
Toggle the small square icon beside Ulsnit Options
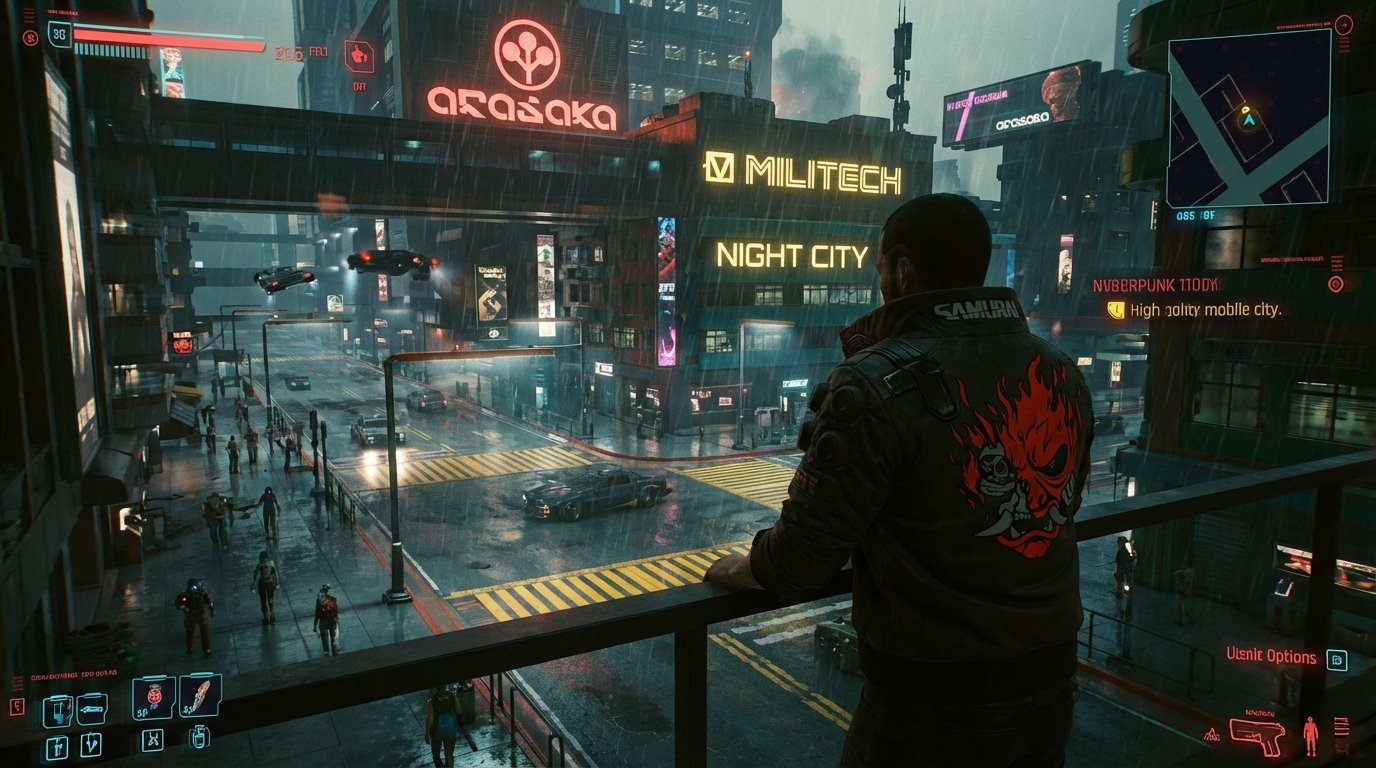tap(1337, 658)
